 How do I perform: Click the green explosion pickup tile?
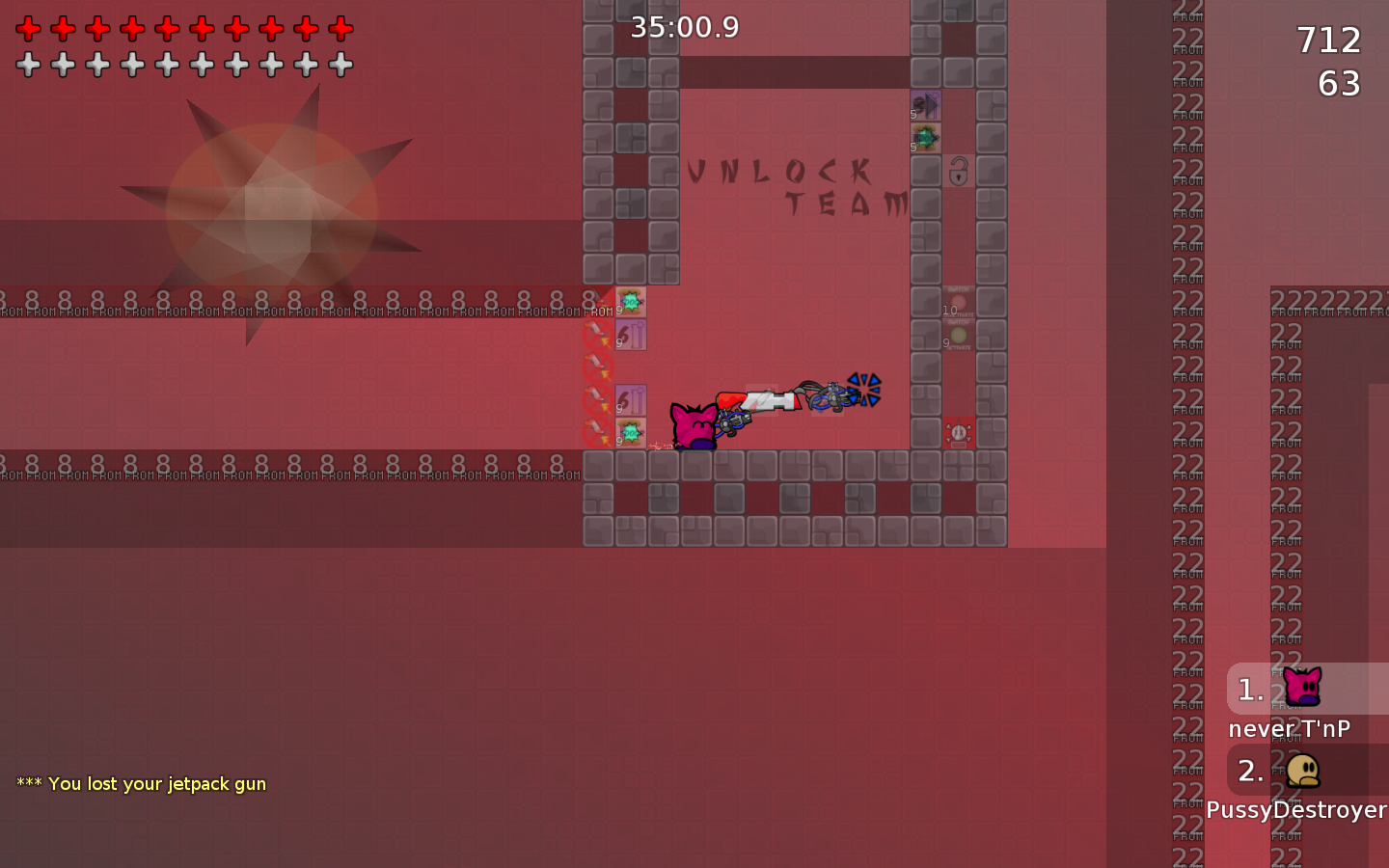629,301
